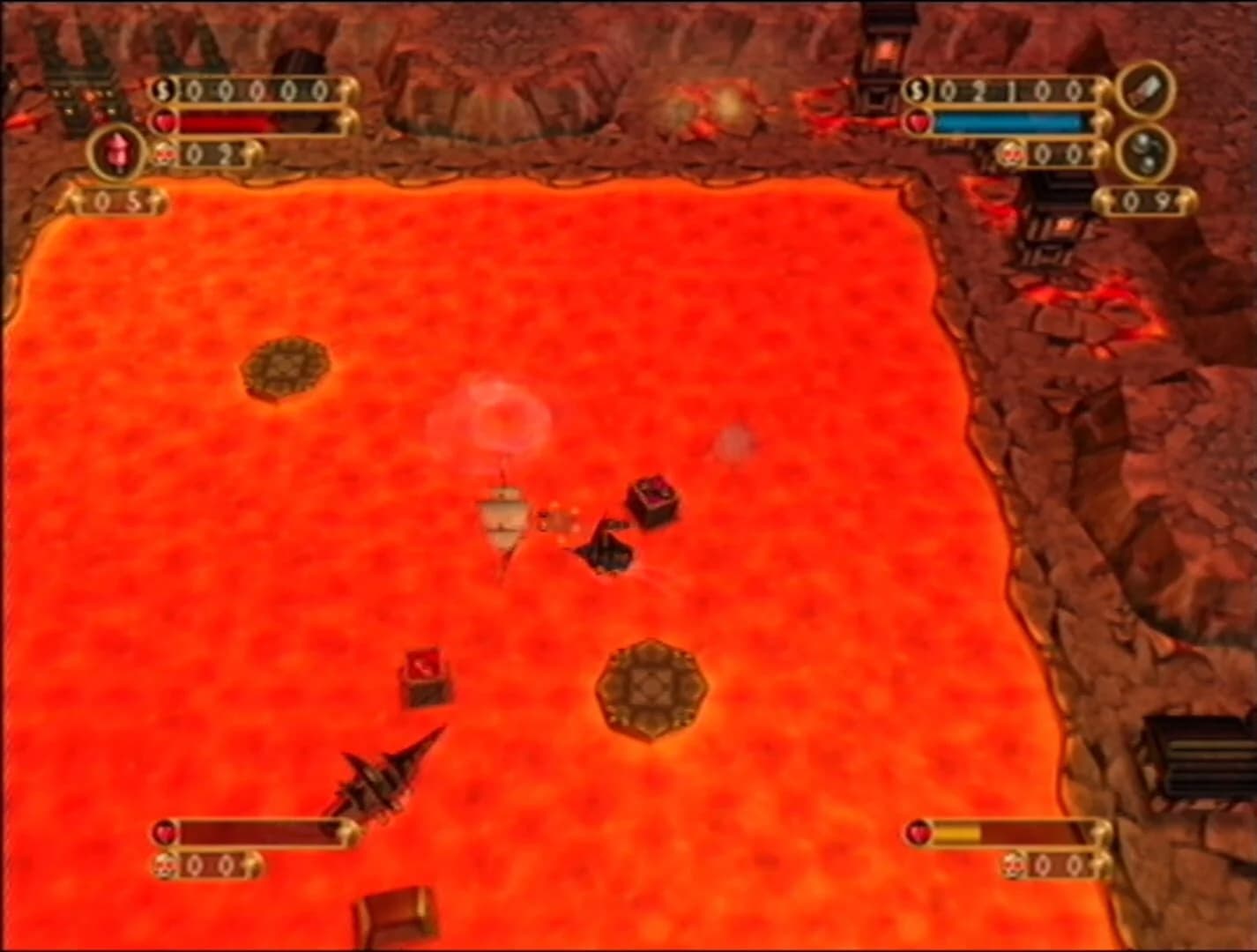Click the dollar icon on the $02100 counter
1257x952 pixels.
point(917,89)
